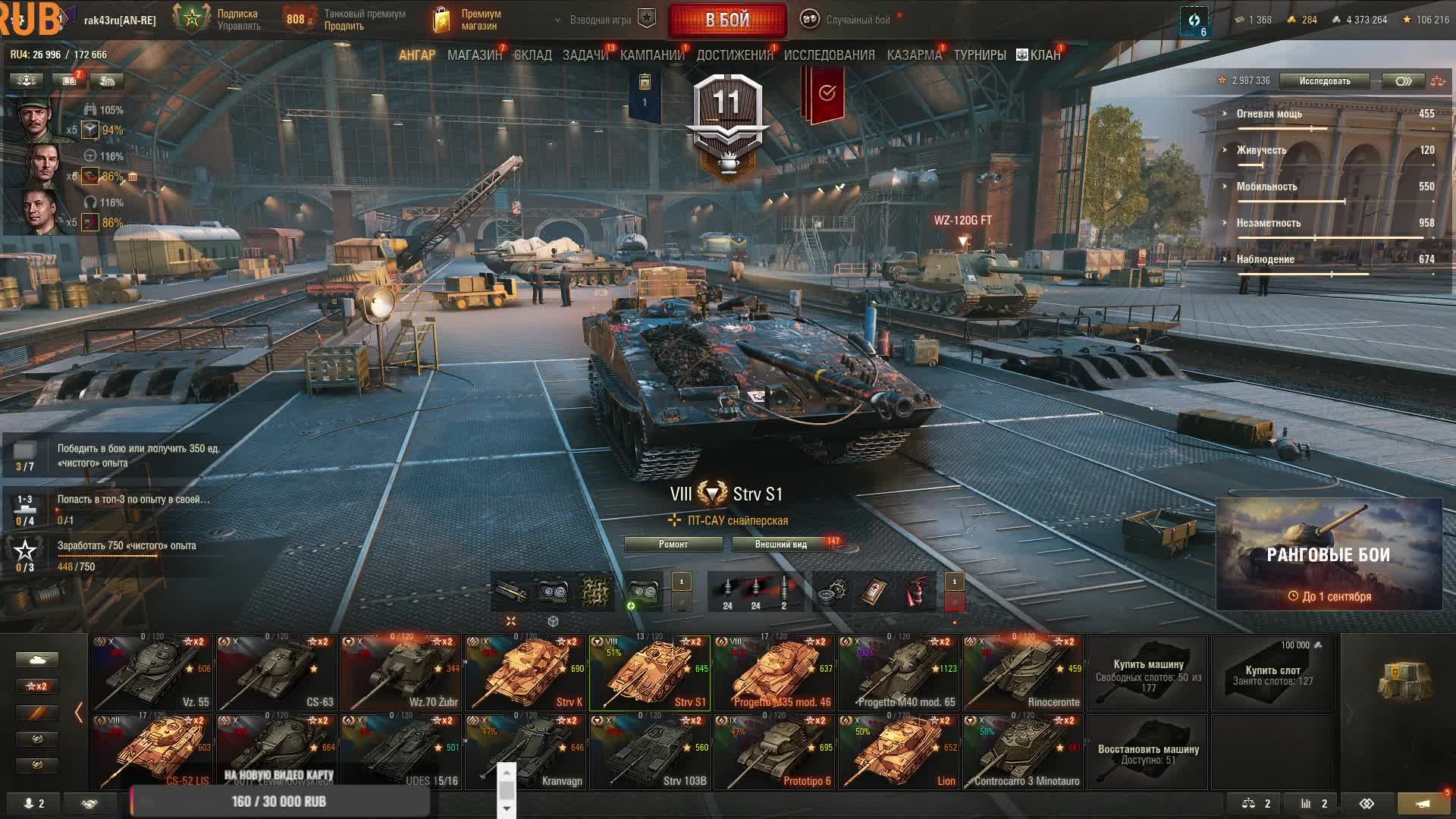The width and height of the screenshot is (1456, 819).
Task: Open the МАГАЗИН tab
Action: coord(474,55)
